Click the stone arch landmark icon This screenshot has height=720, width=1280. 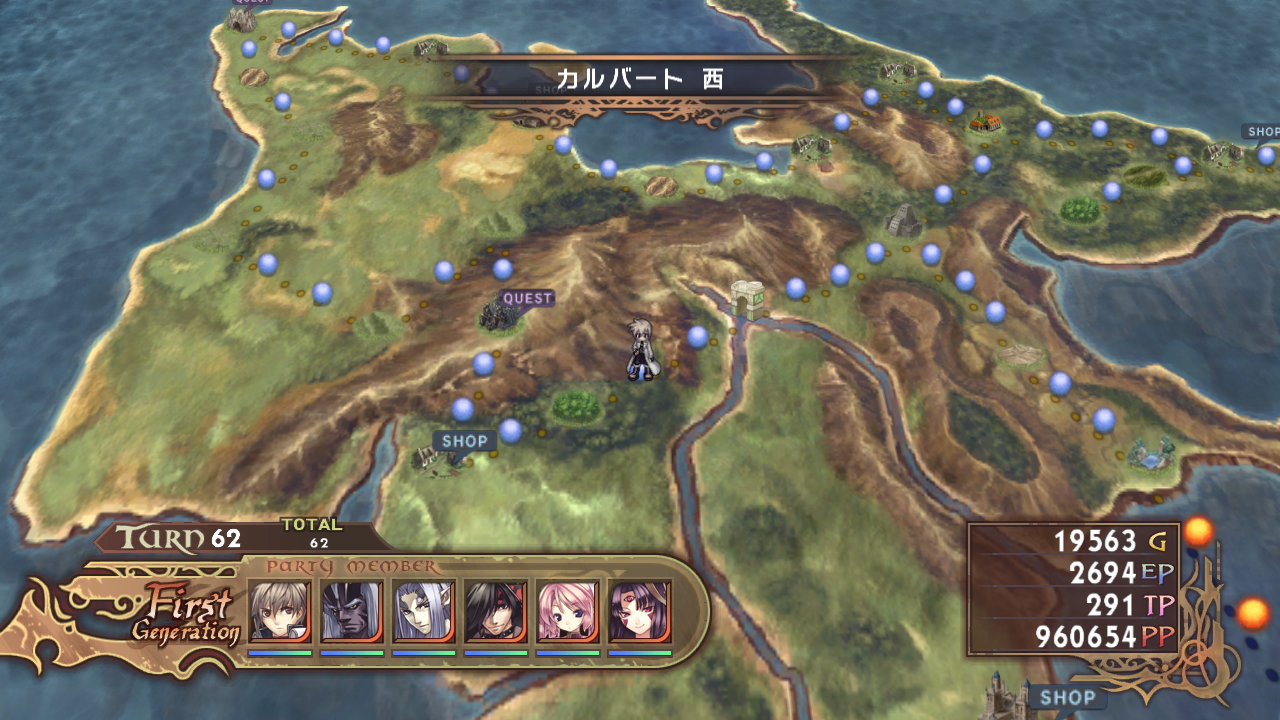click(748, 300)
